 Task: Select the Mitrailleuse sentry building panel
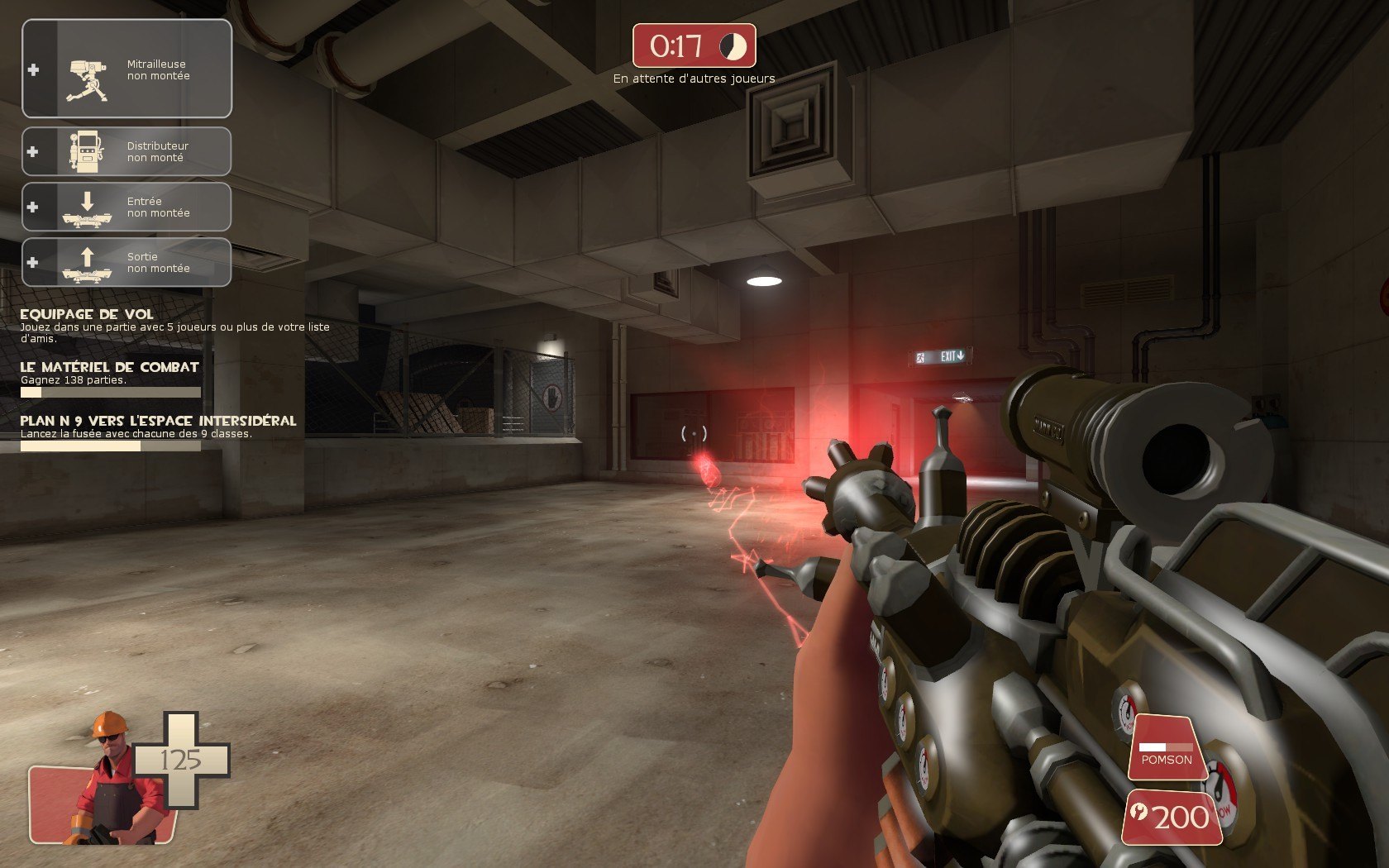126,69
